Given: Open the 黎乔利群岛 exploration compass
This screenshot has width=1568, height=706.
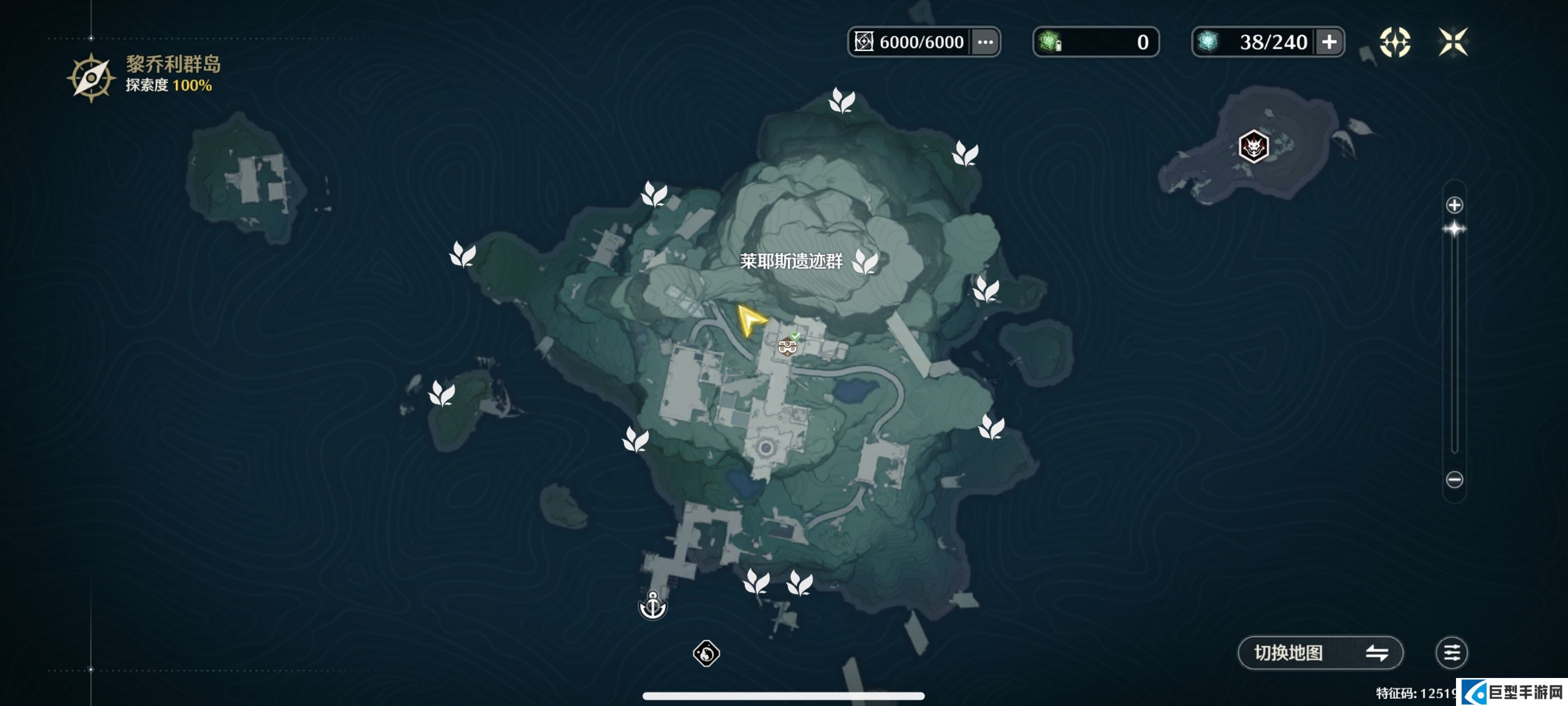Looking at the screenshot, I should 91,78.
